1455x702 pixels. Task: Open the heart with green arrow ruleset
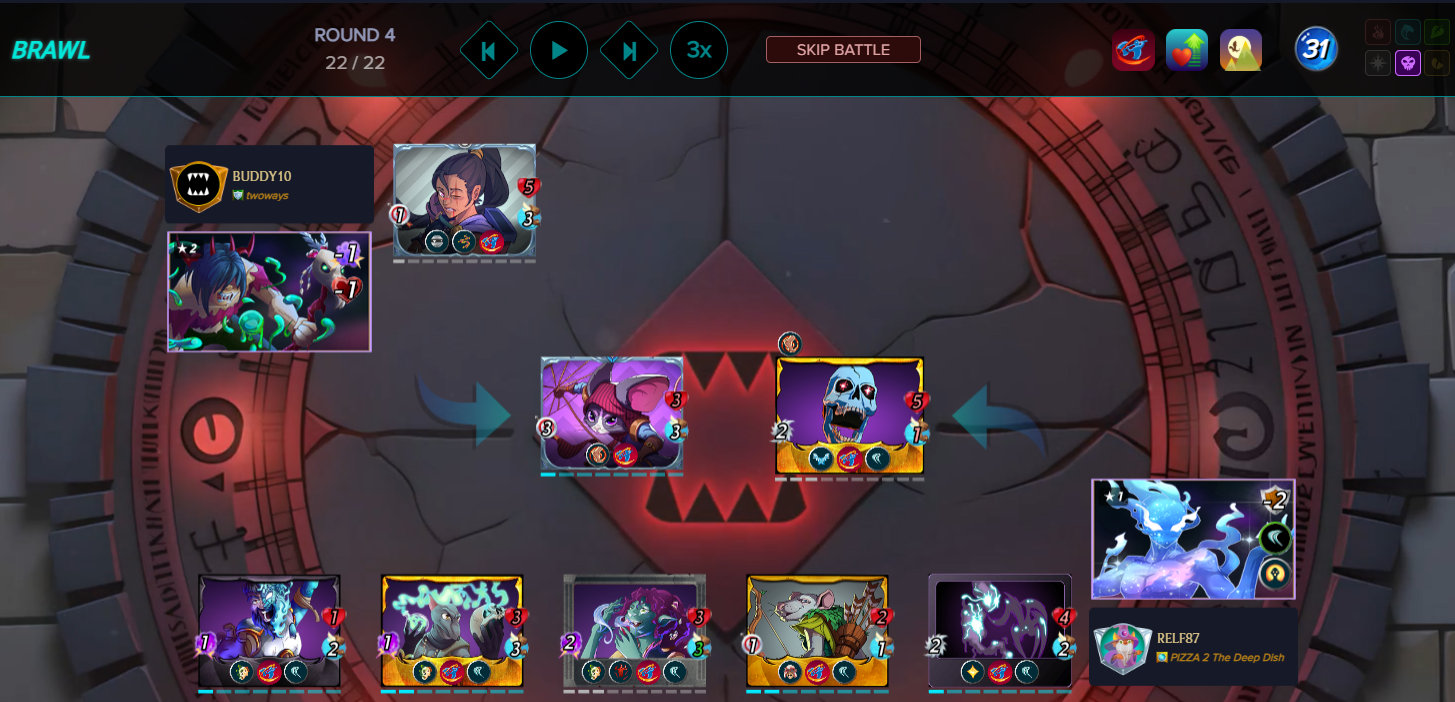click(x=1187, y=50)
